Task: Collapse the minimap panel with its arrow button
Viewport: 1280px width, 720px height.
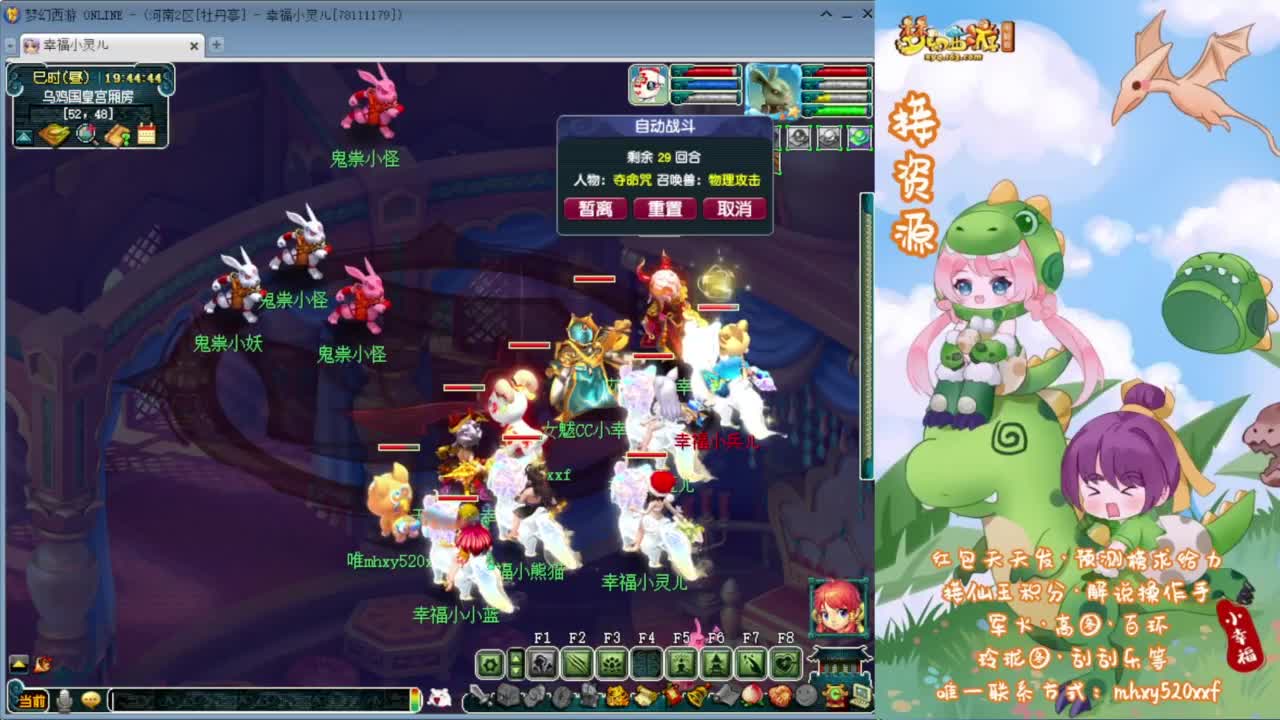Action: click(x=24, y=133)
